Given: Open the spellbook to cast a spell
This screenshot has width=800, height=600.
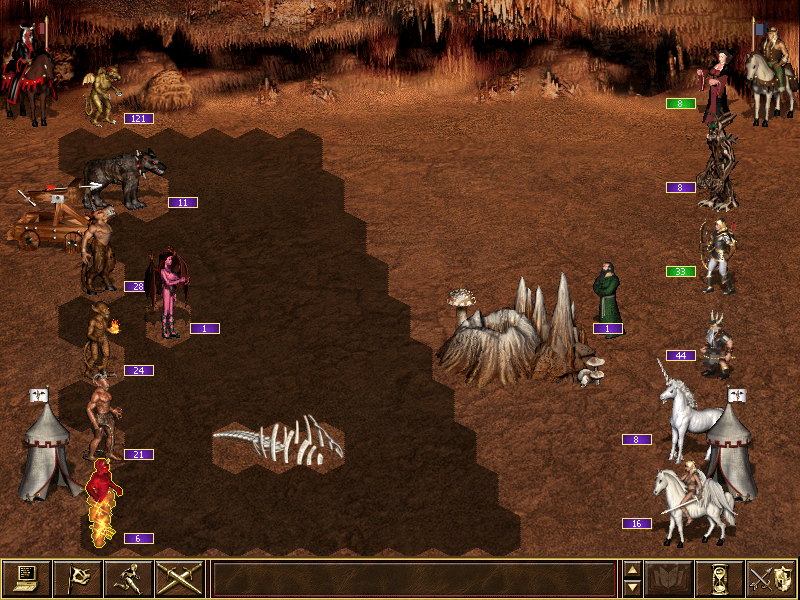Looking at the screenshot, I should point(669,579).
